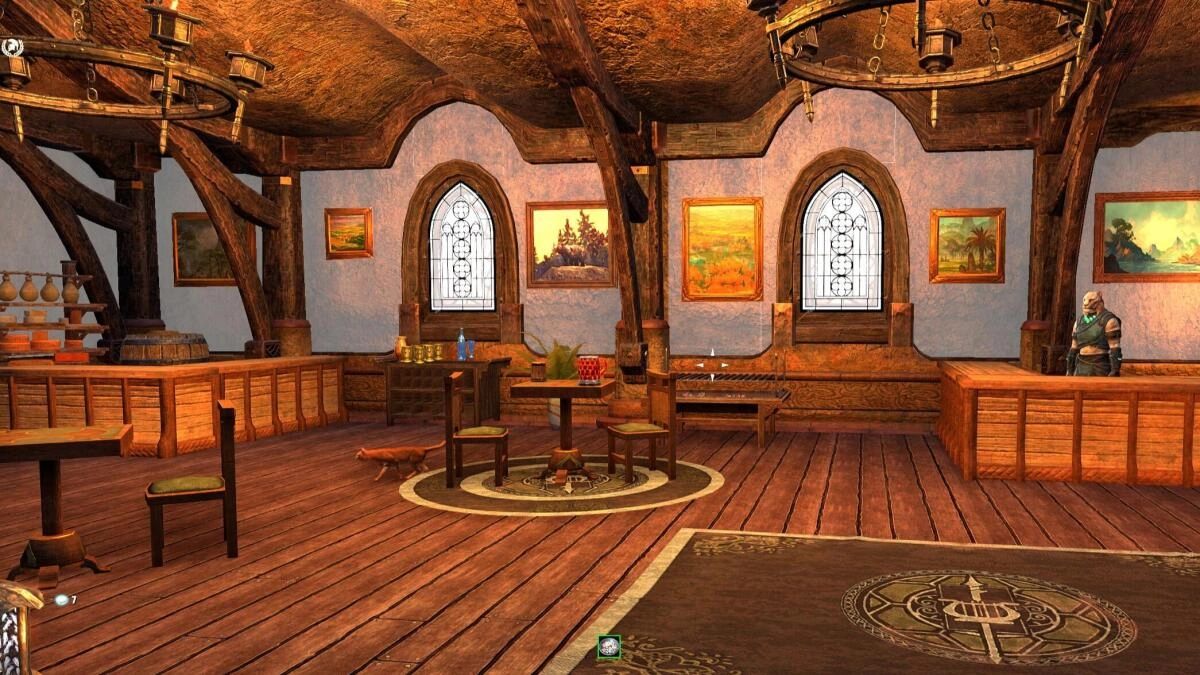Click the white laurel wreath emblem icon

point(13,46)
